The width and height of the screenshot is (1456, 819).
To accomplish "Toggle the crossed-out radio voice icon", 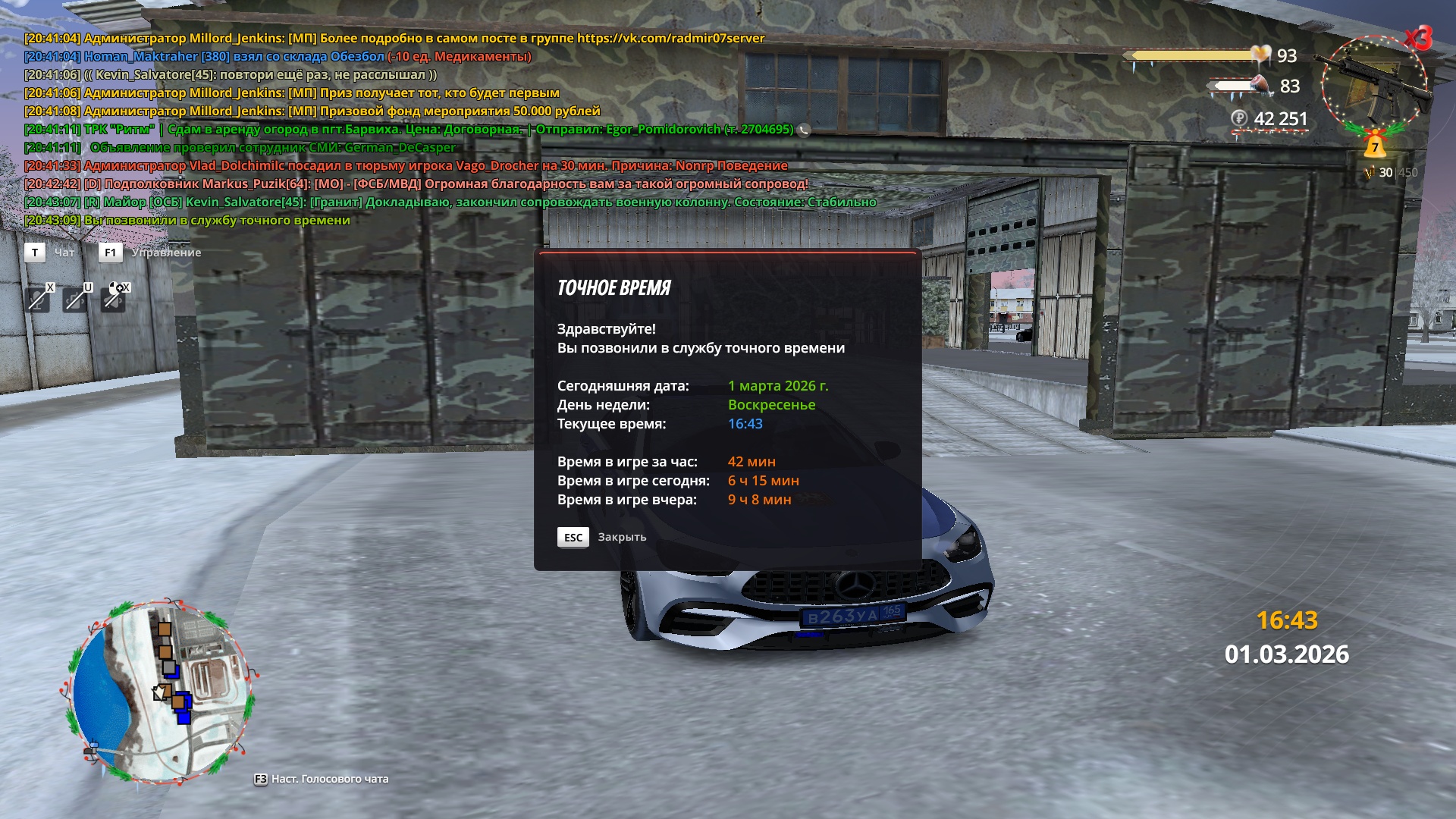I will 76,300.
